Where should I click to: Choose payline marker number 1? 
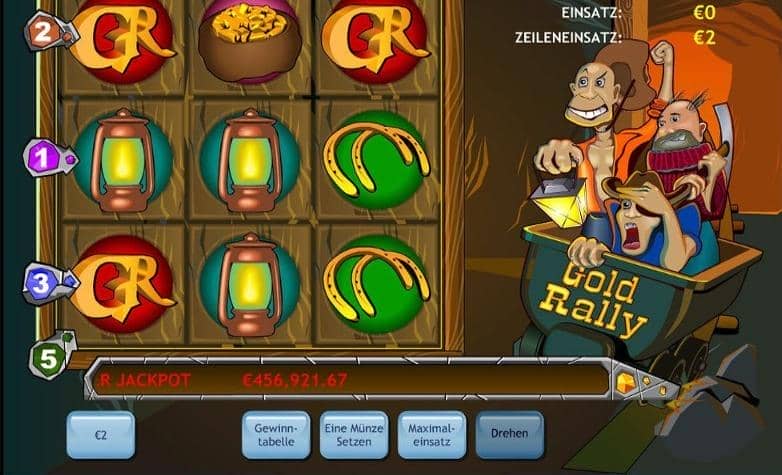[x=43, y=157]
